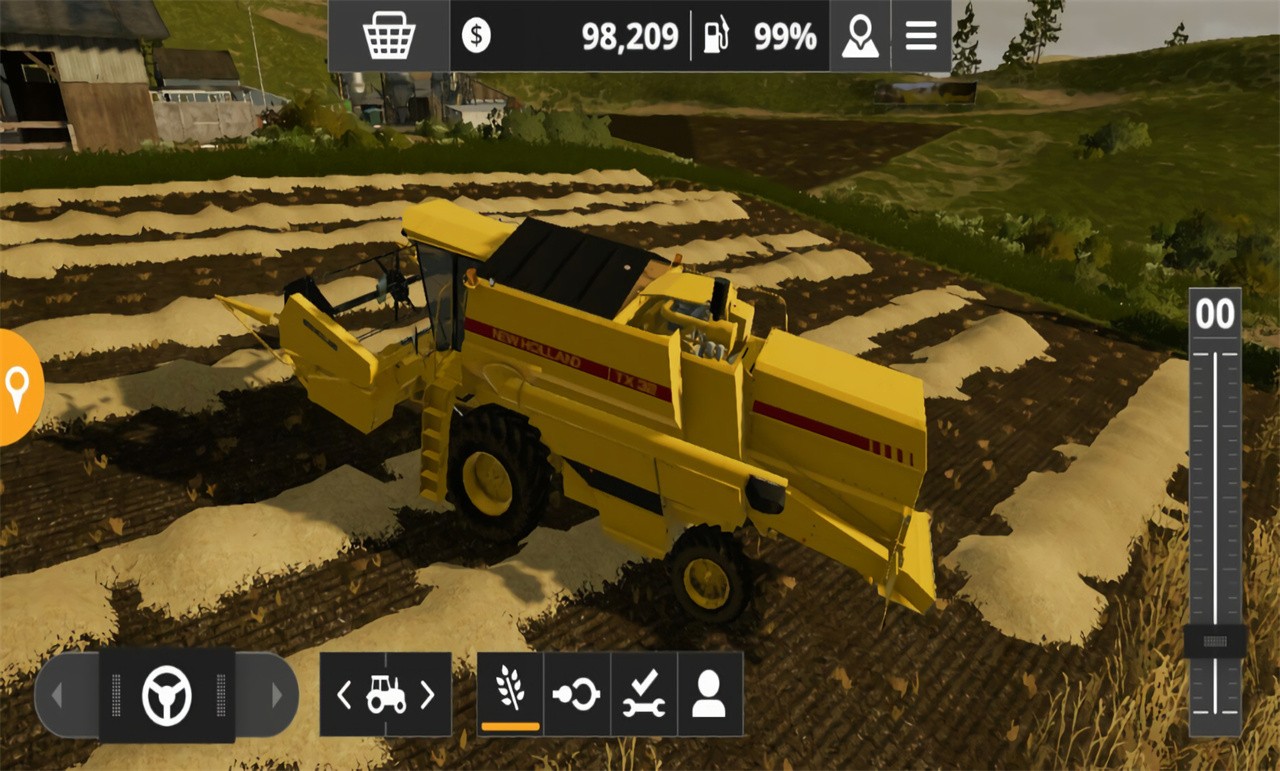1280x771 pixels.
Task: Open the map screen
Action: point(860,35)
